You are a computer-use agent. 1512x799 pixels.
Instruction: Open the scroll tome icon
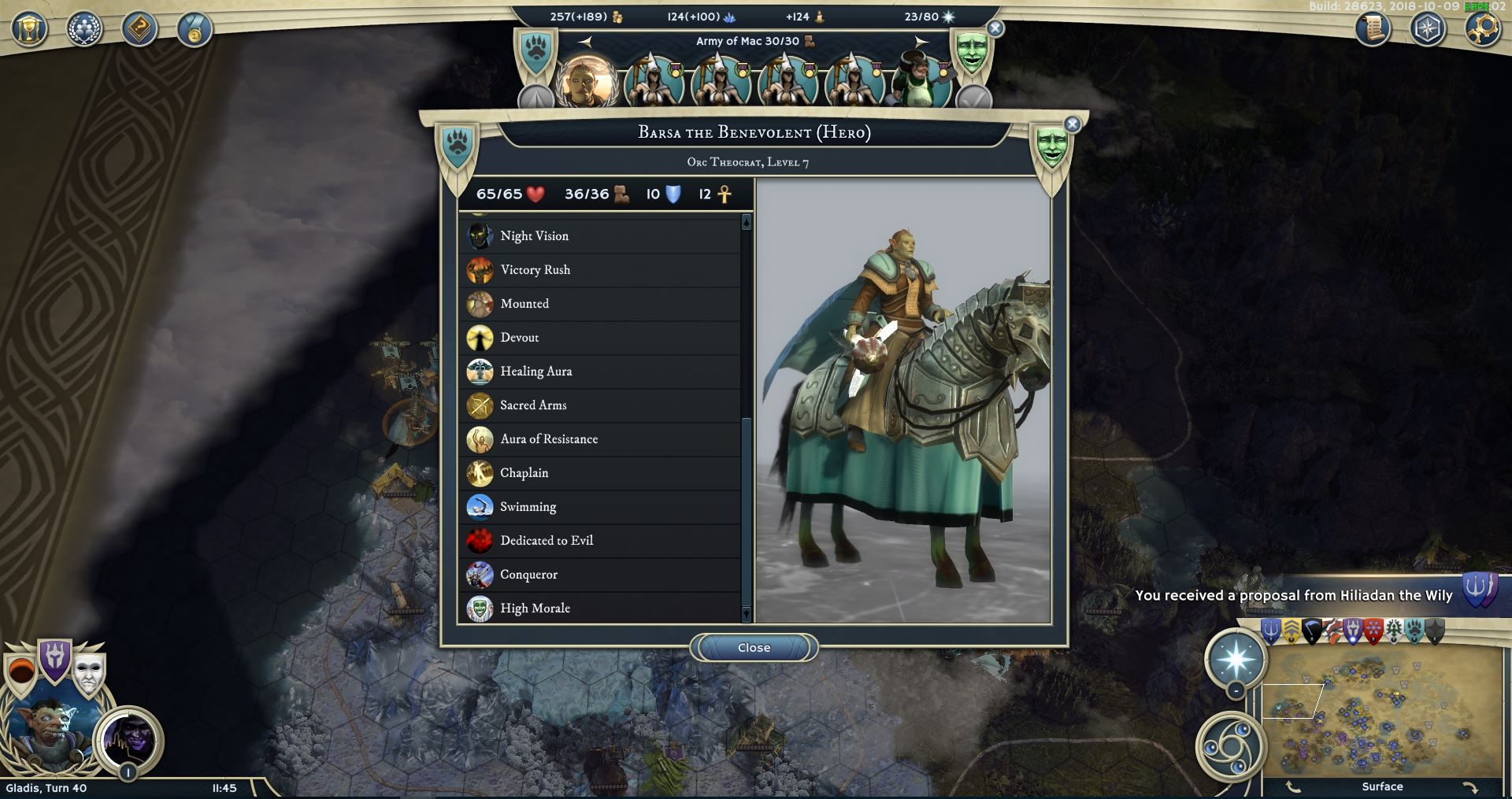[x=1373, y=30]
